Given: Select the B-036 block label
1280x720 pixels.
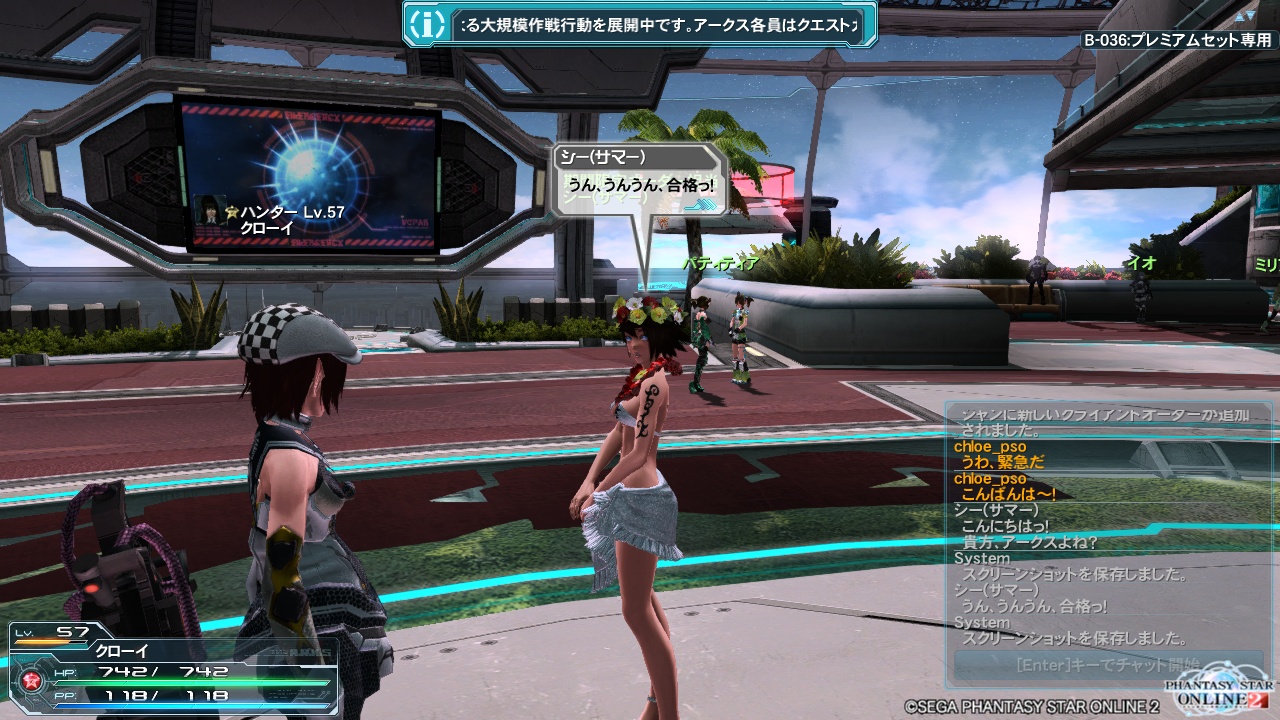Looking at the screenshot, I should click(x=1177, y=41).
